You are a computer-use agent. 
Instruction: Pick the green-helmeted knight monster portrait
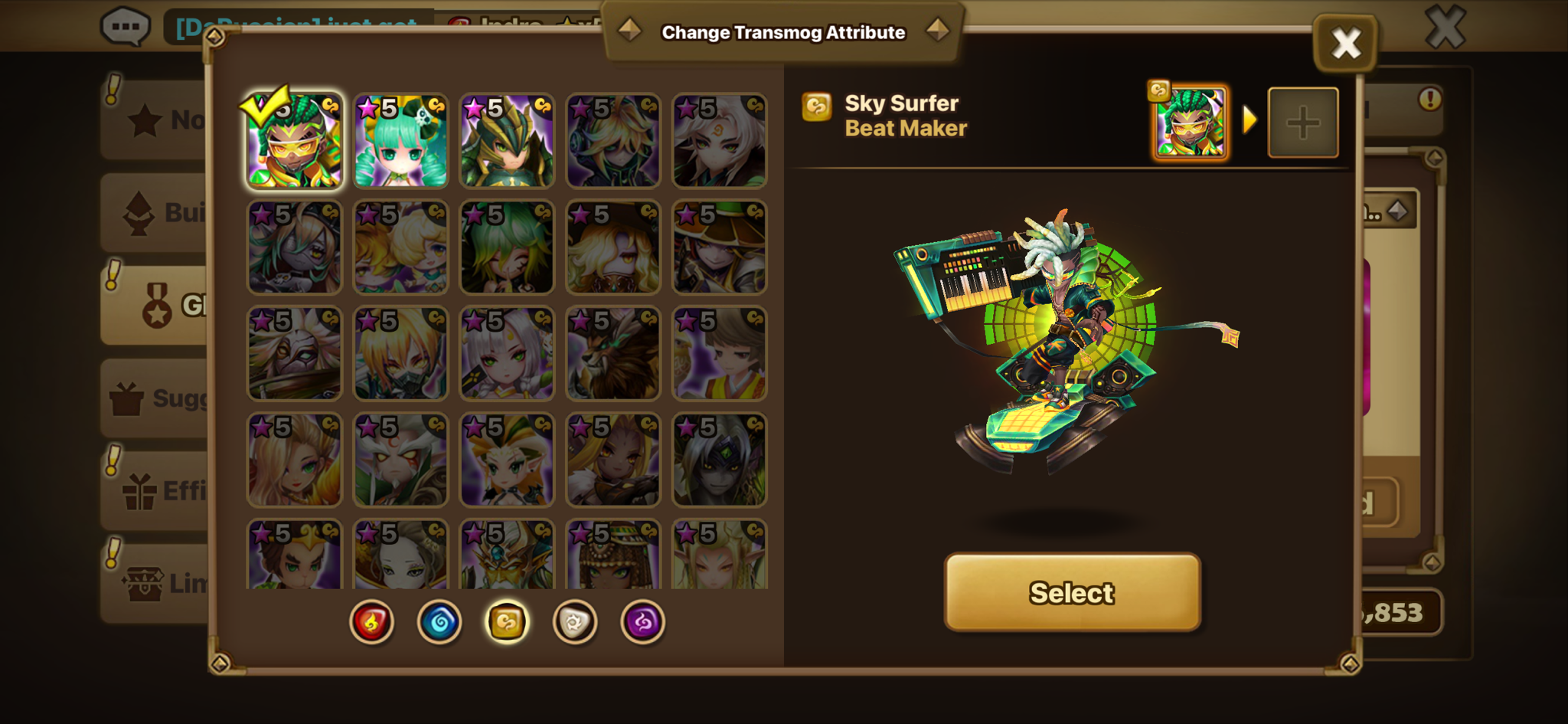click(507, 141)
